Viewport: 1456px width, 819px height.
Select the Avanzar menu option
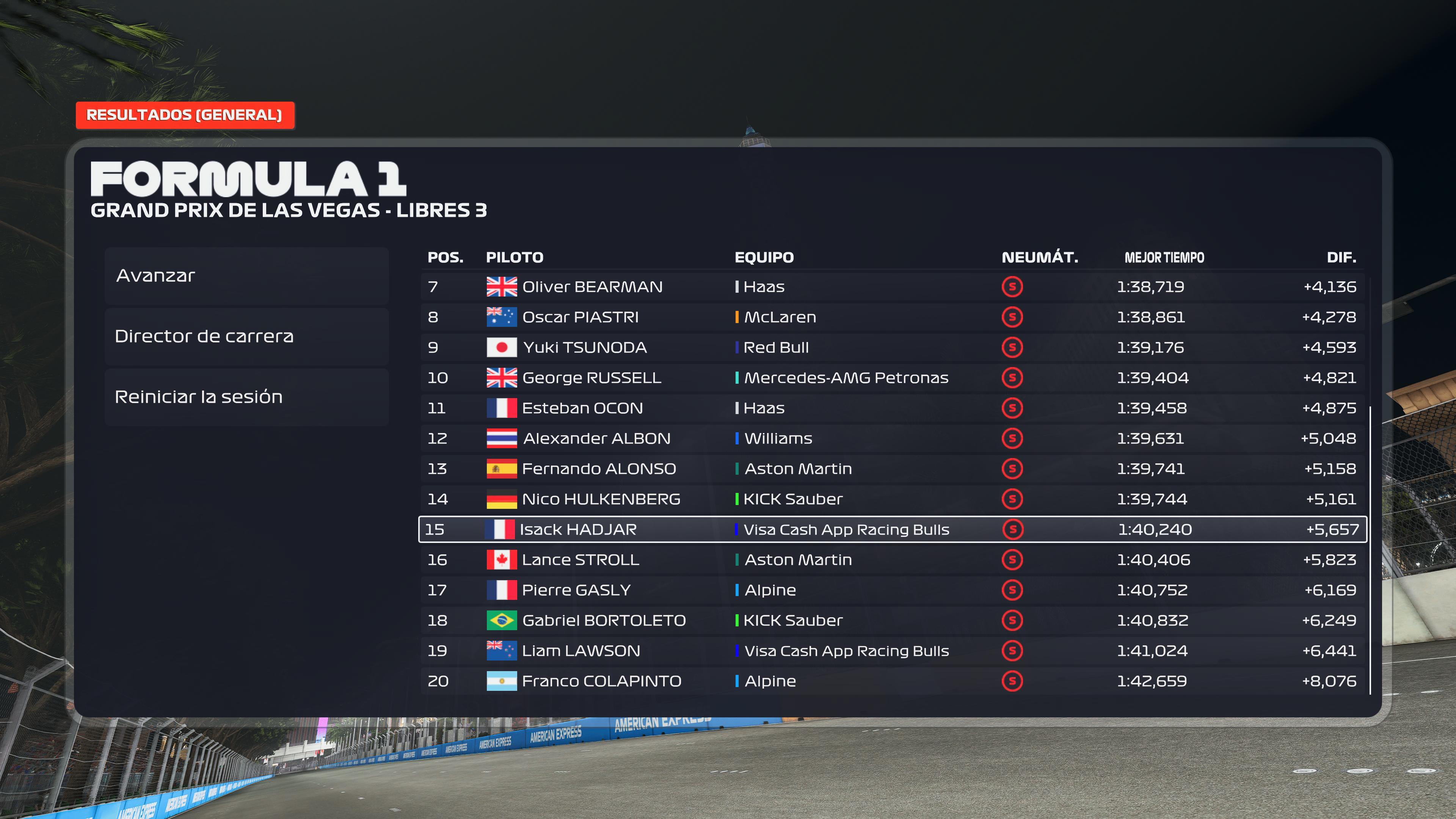(246, 276)
